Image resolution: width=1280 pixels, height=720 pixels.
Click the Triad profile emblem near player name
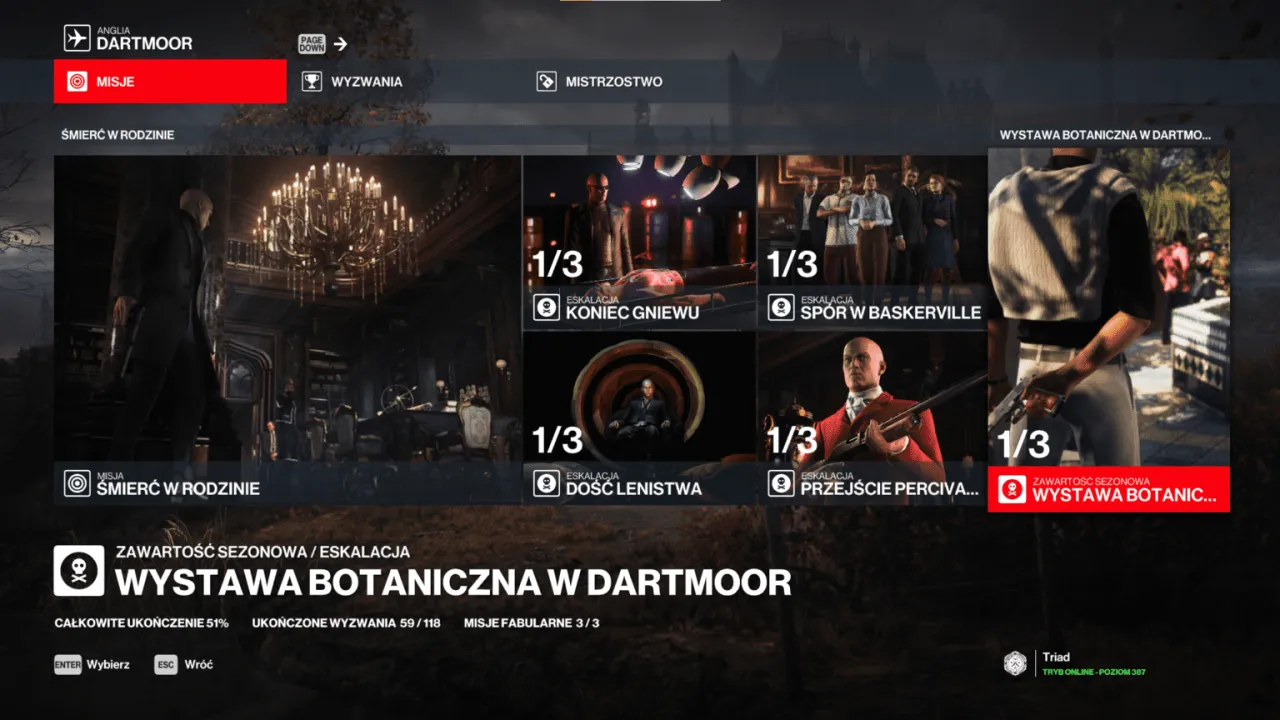[1014, 663]
